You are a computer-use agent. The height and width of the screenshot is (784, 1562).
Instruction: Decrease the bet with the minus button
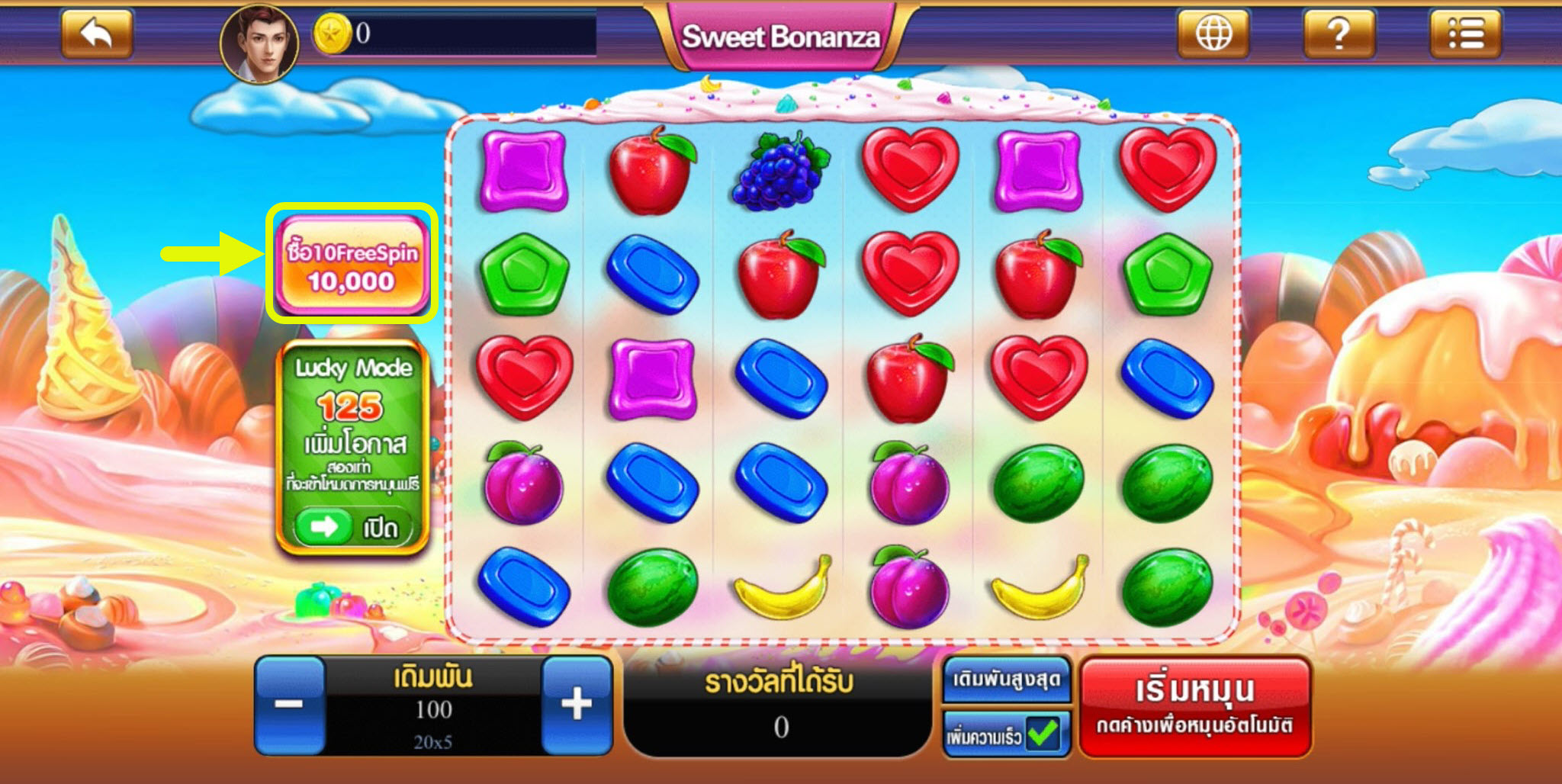(x=290, y=705)
